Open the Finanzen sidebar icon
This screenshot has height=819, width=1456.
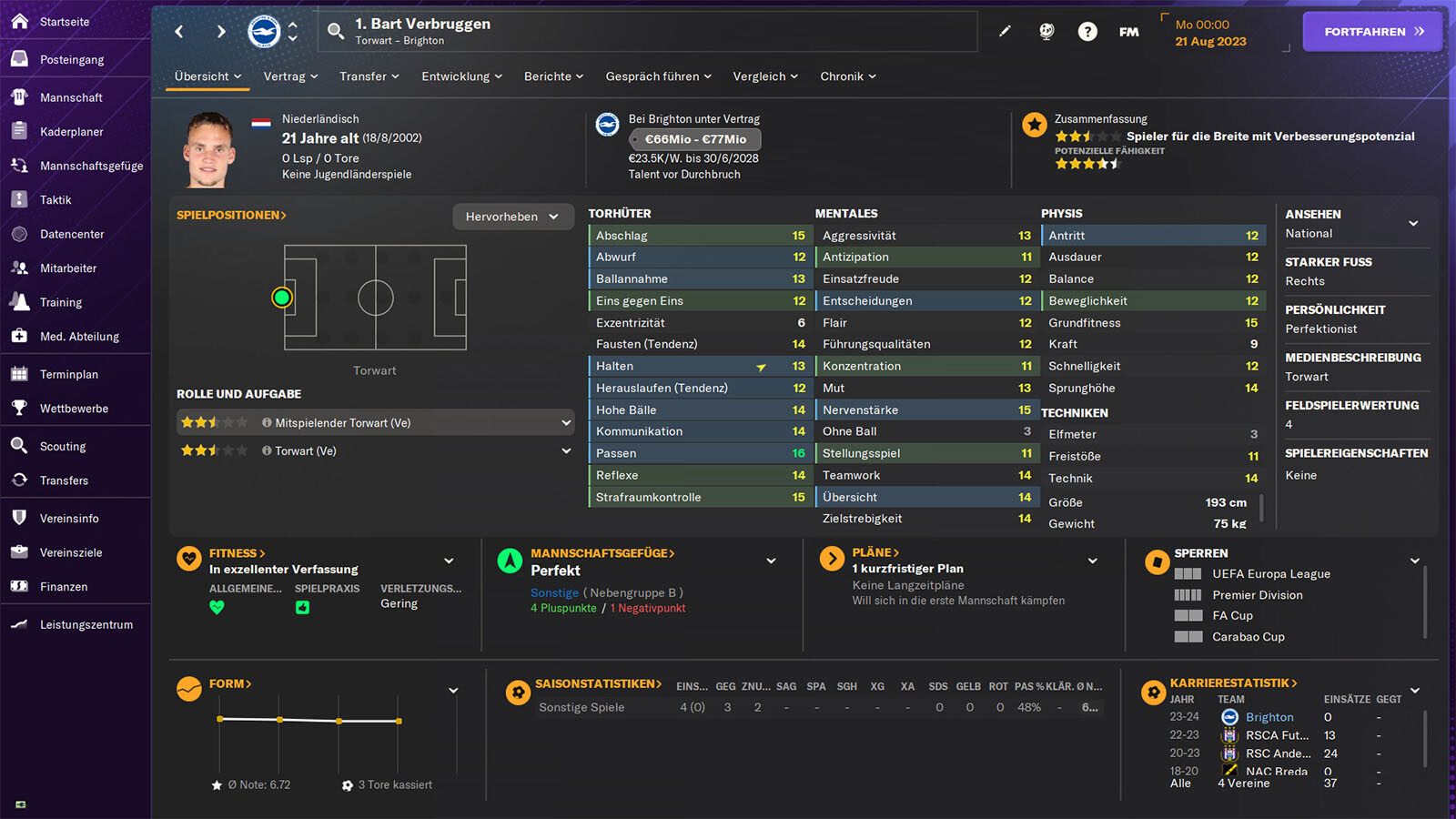(x=18, y=586)
